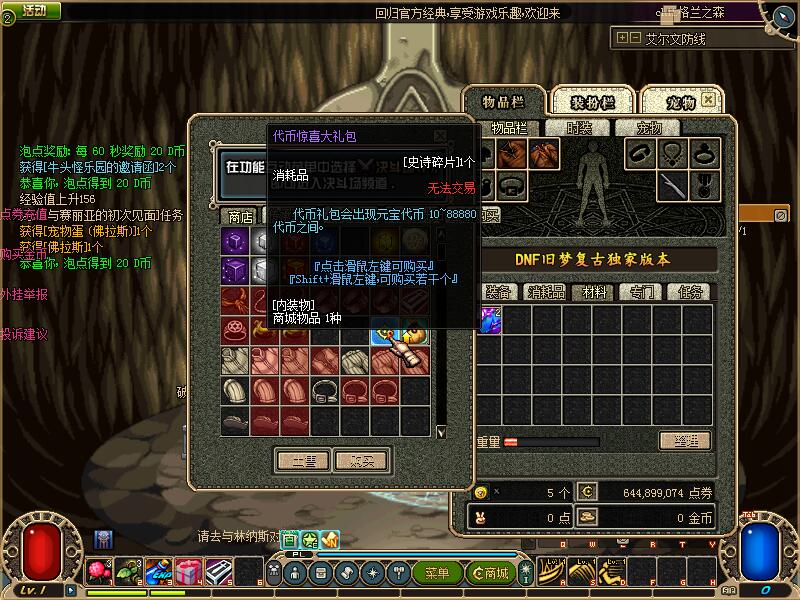Open the 专门 inventory category
The width and height of the screenshot is (800, 600).
[x=642, y=292]
